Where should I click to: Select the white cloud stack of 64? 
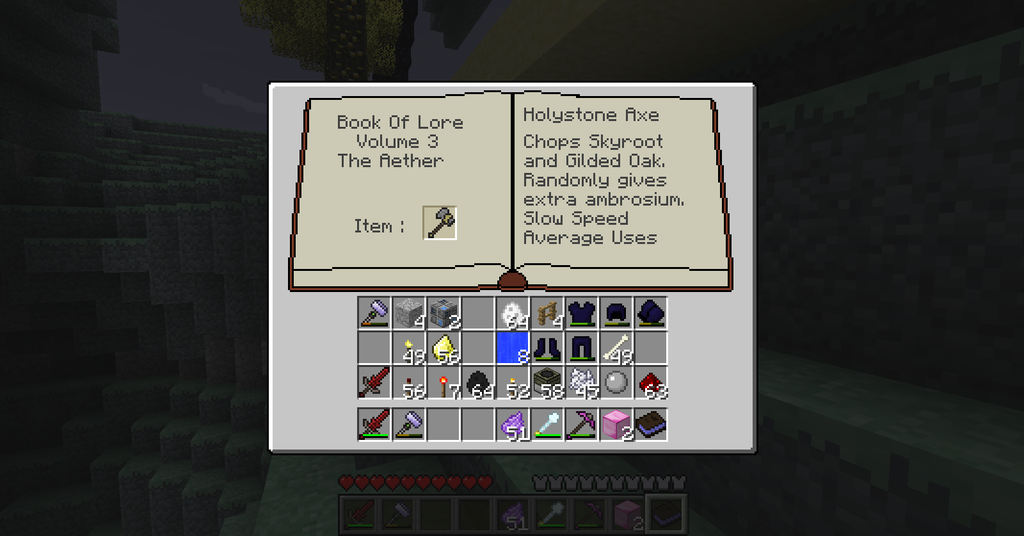coord(512,313)
